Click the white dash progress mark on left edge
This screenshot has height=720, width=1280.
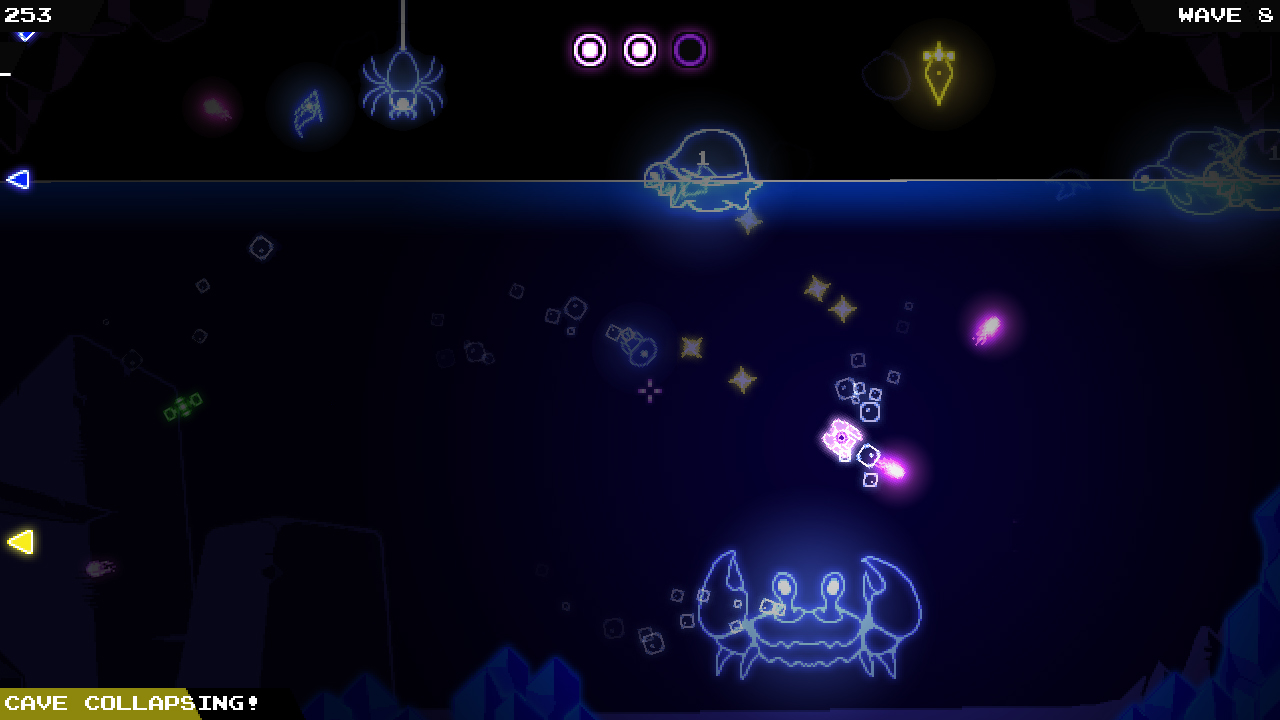click(x=6, y=72)
